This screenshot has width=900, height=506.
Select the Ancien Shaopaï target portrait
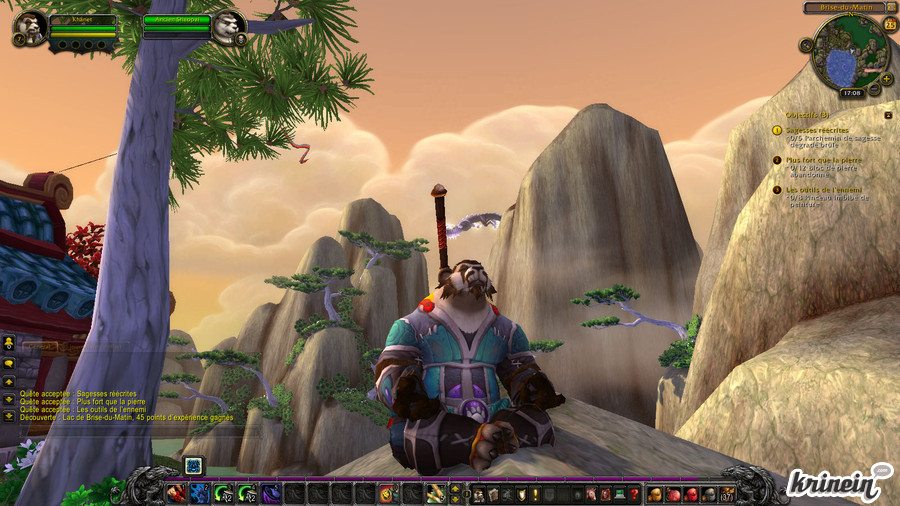229,27
